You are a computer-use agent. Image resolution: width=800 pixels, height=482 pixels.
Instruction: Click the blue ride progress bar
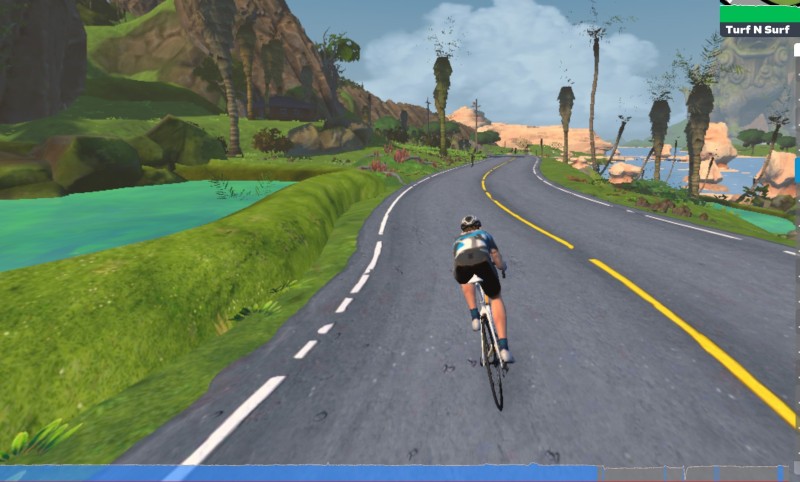300,473
